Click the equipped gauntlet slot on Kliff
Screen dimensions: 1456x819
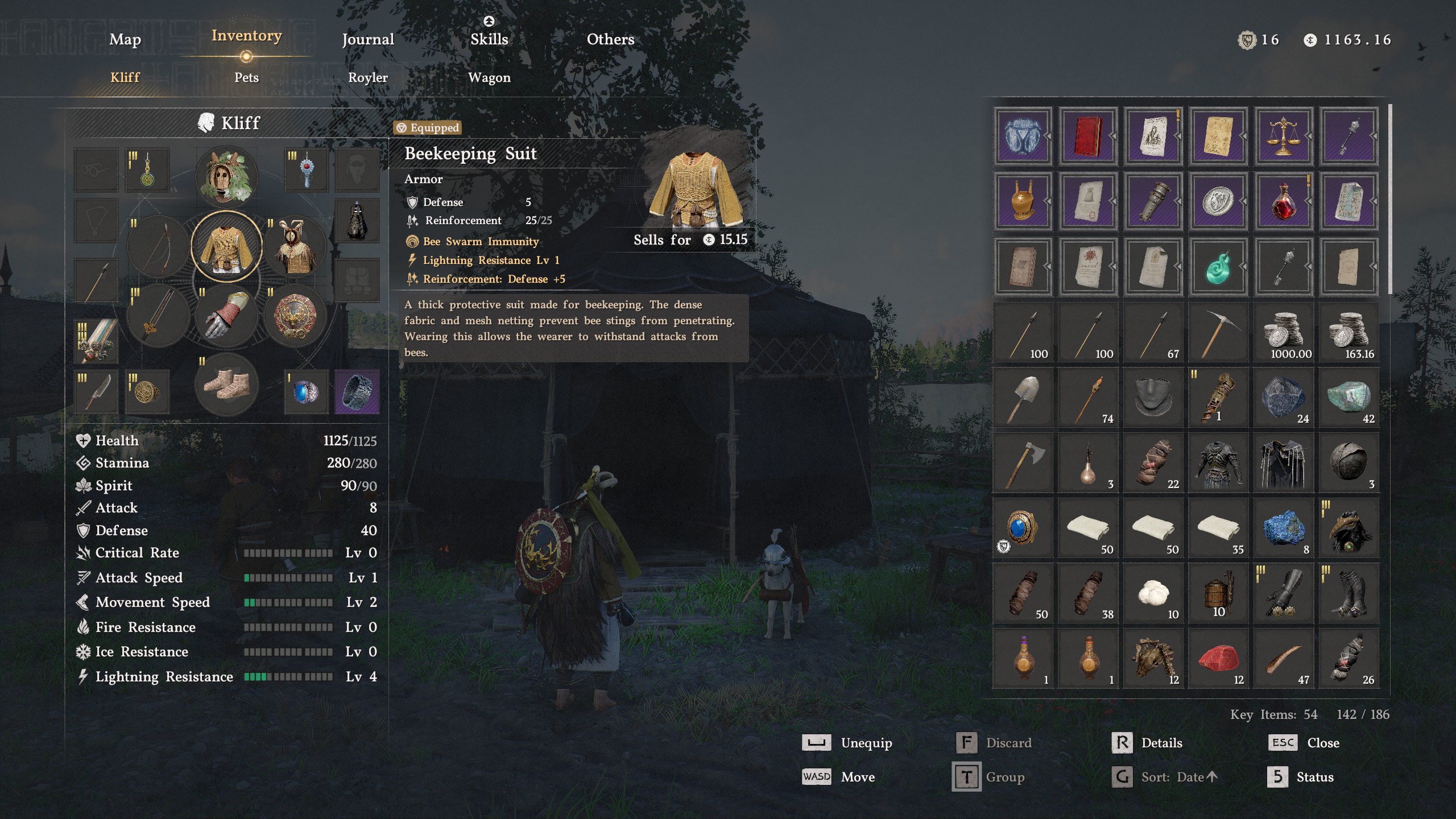(226, 316)
